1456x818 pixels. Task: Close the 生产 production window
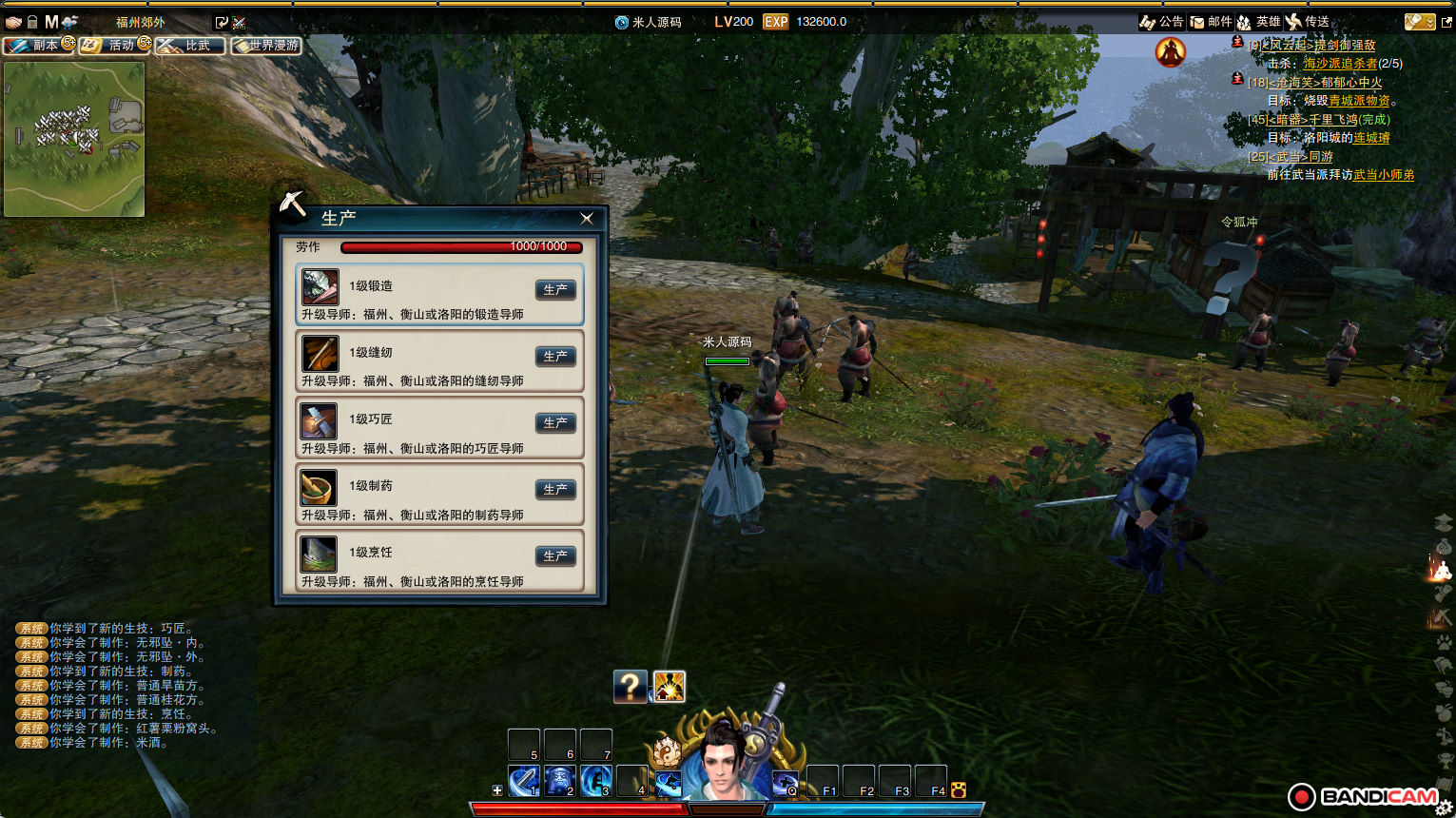coord(587,219)
